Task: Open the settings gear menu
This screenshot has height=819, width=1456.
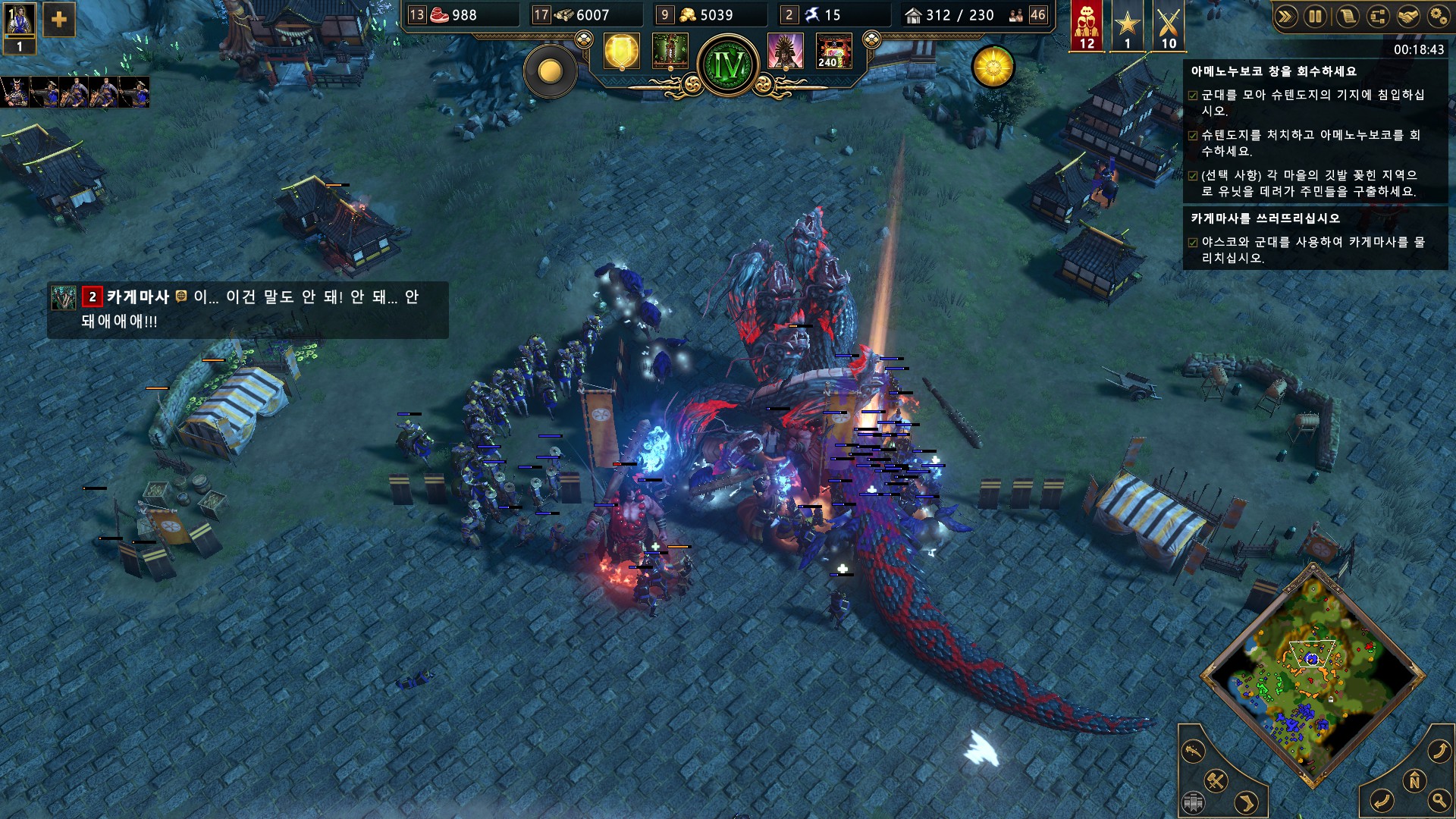Action: click(x=1438, y=17)
